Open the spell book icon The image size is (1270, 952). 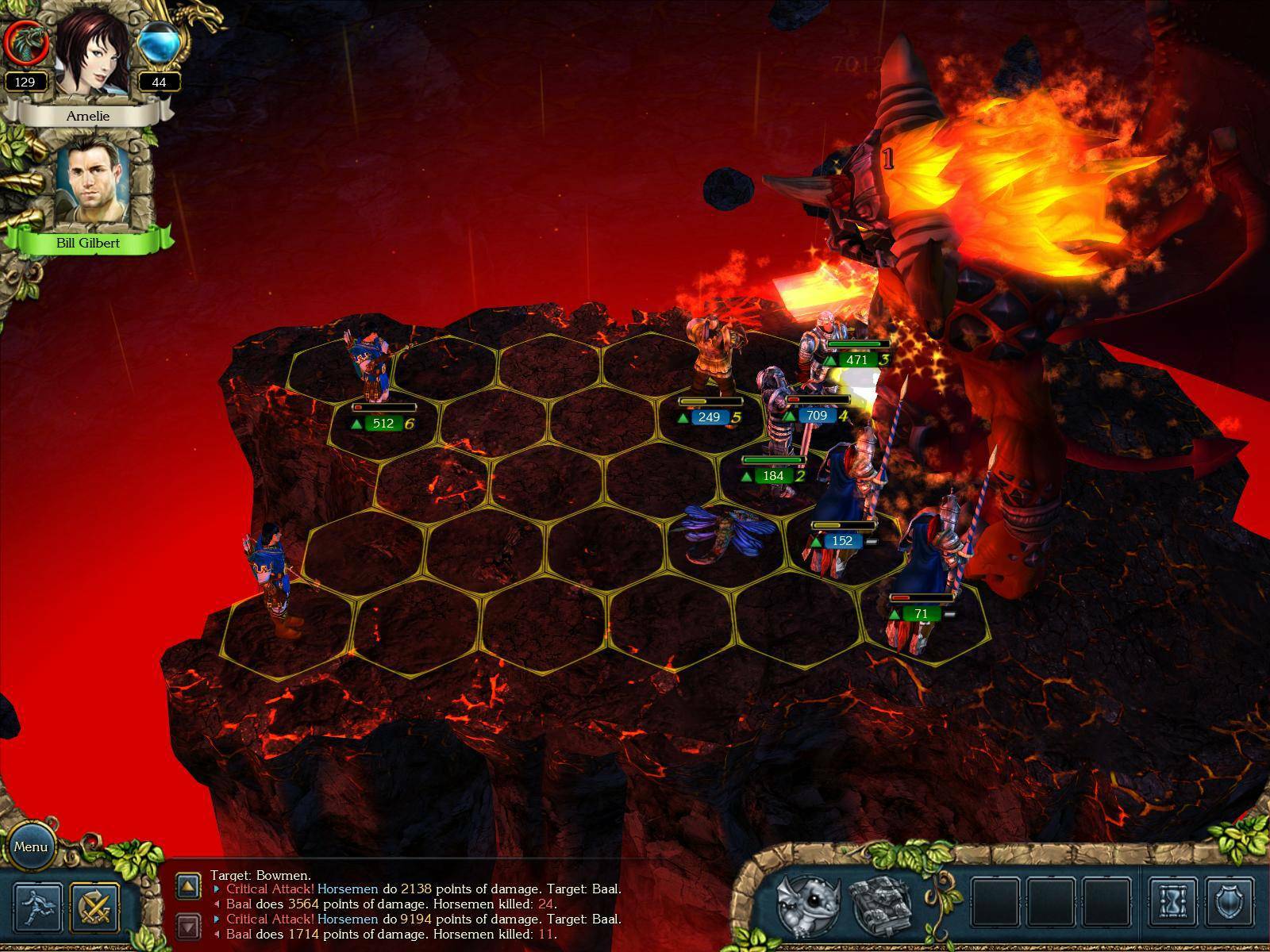click(x=882, y=904)
